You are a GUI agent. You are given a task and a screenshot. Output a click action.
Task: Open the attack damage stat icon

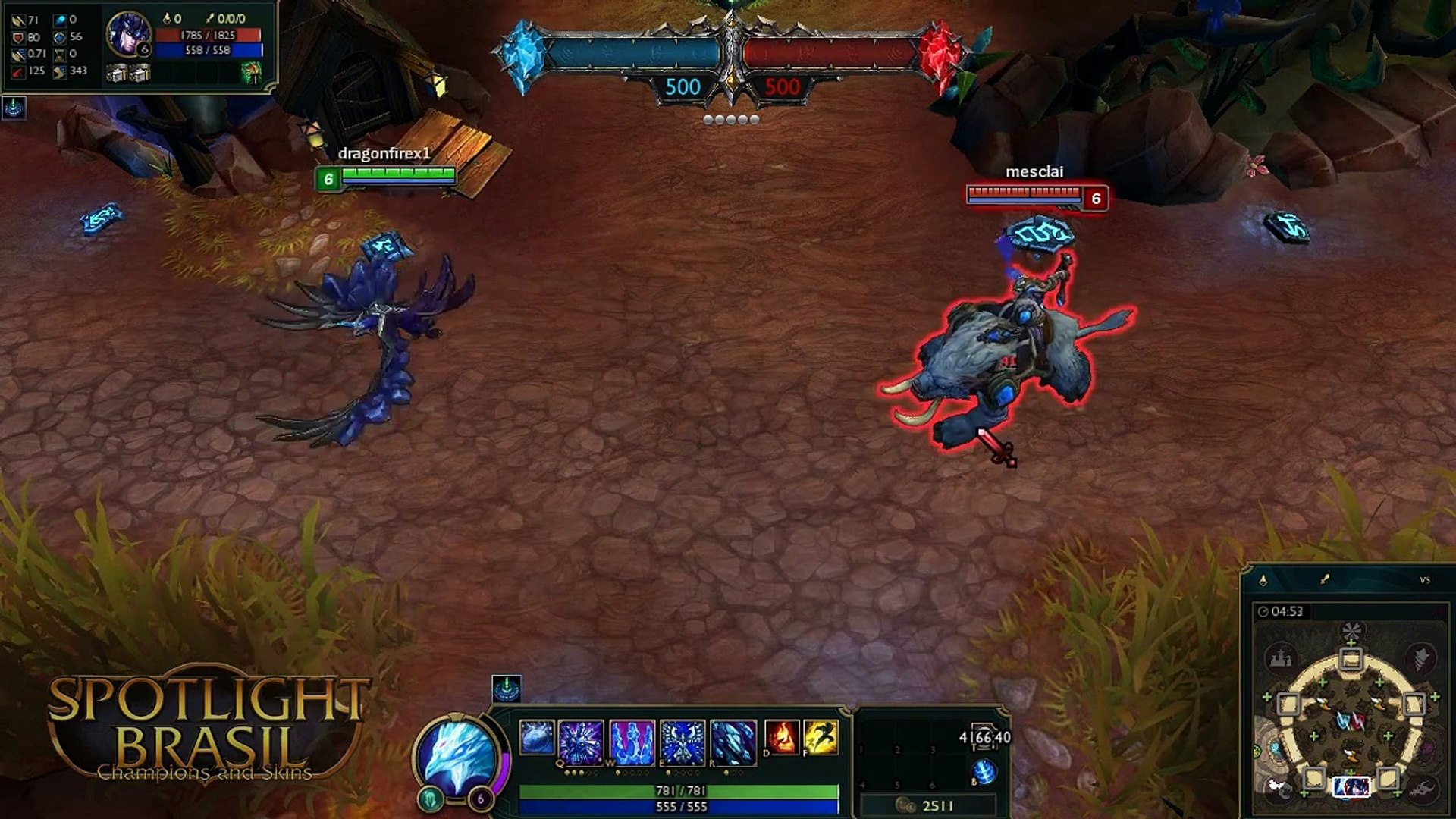(19, 20)
